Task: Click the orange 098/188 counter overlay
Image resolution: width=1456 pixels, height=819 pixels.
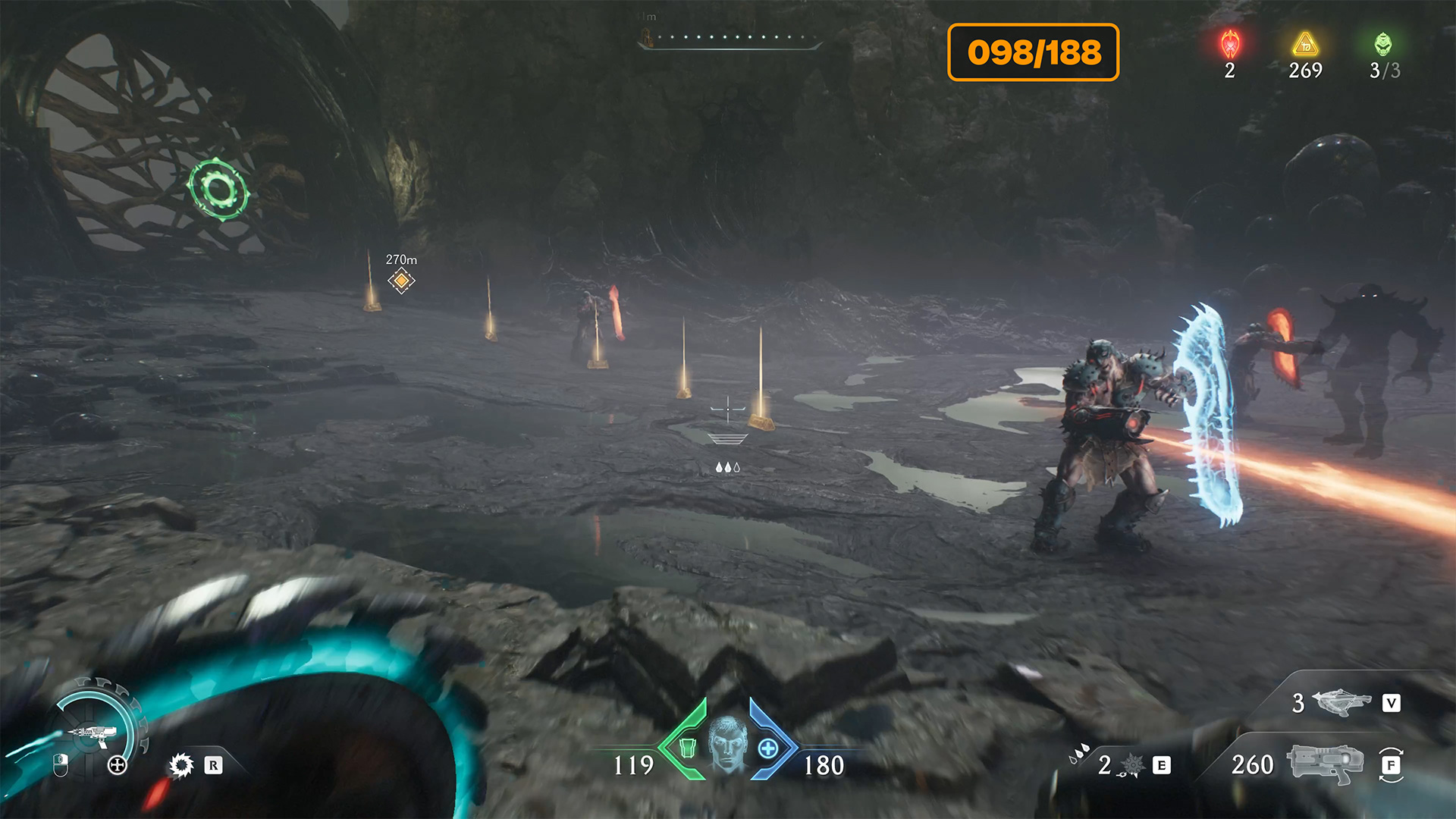Action: (1033, 52)
